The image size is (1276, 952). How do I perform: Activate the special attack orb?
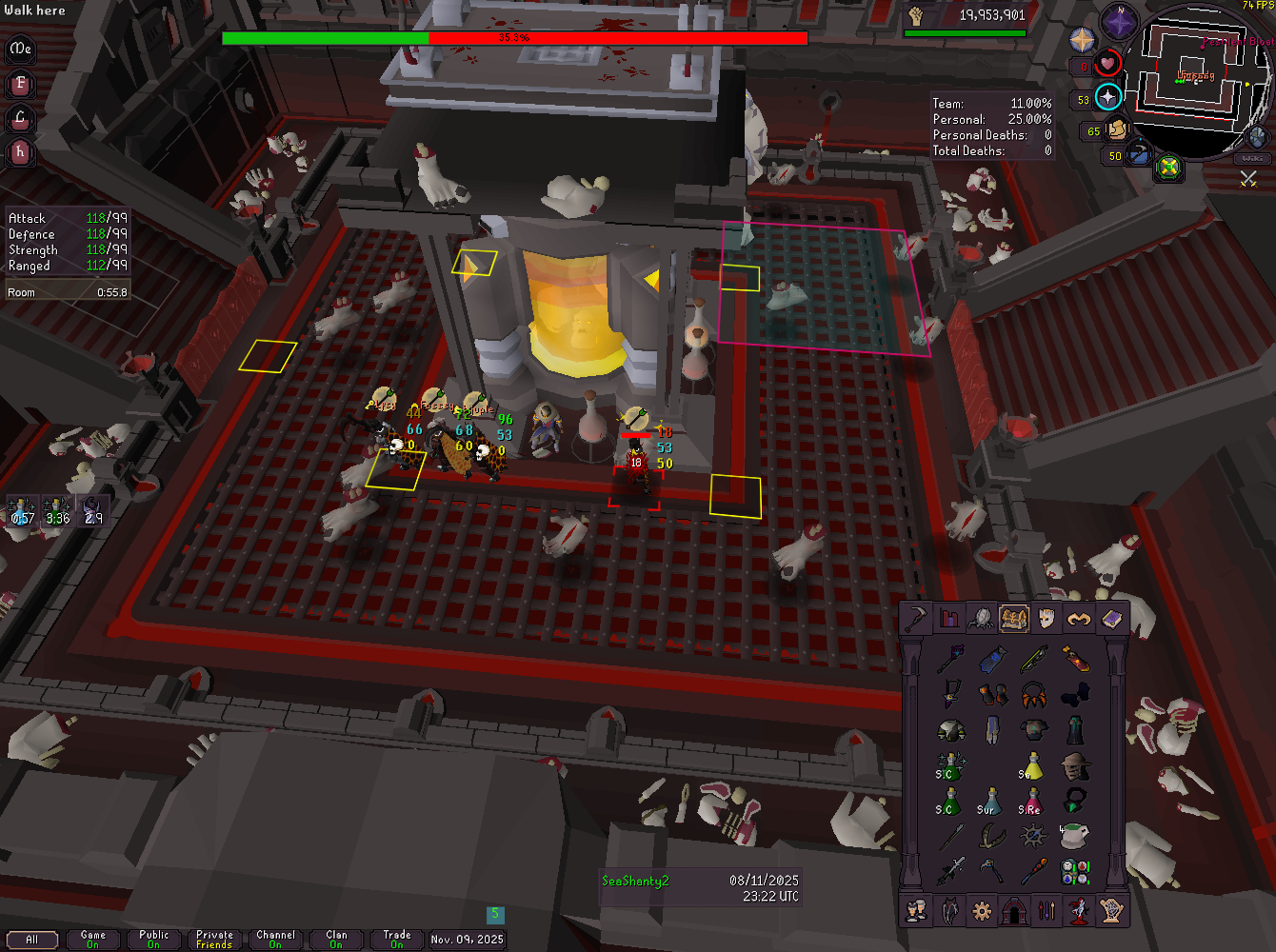(1138, 154)
